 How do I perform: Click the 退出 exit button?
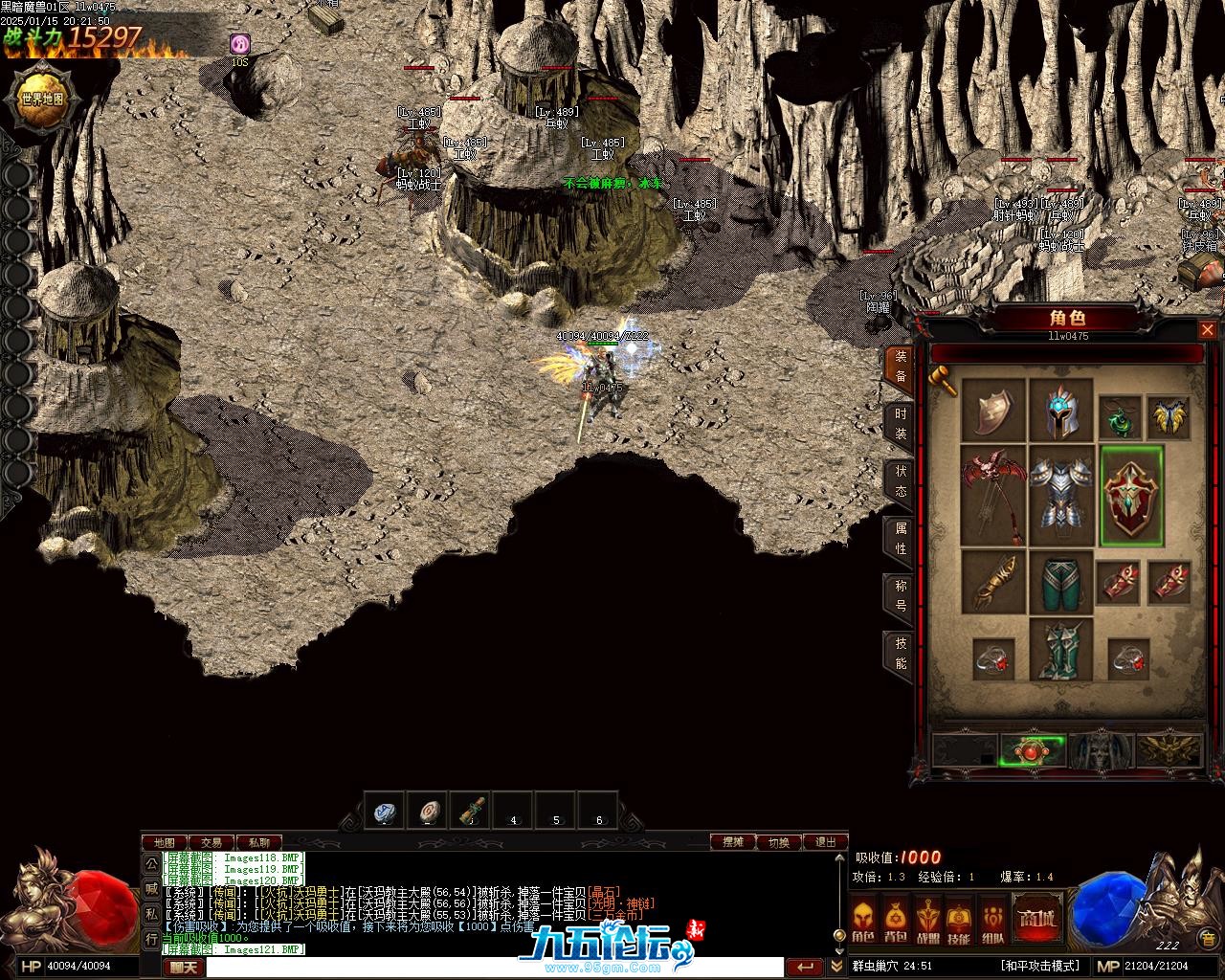[825, 842]
